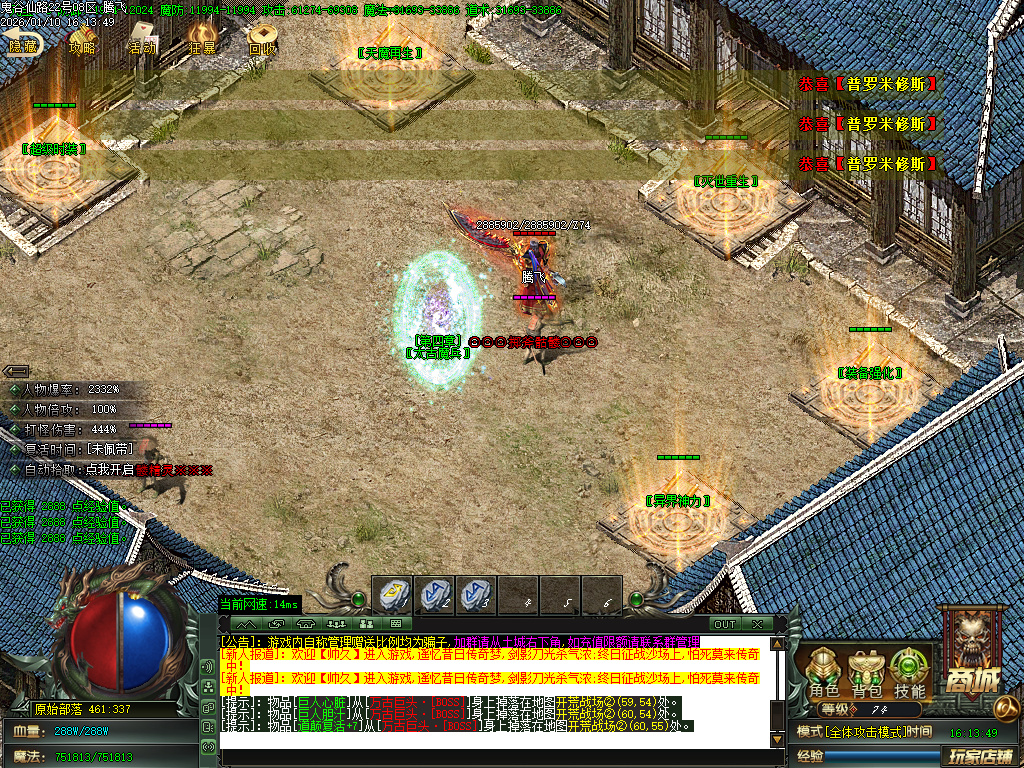Select the rune stone in hotbar slot 1
The image size is (1024, 768).
coord(393,596)
